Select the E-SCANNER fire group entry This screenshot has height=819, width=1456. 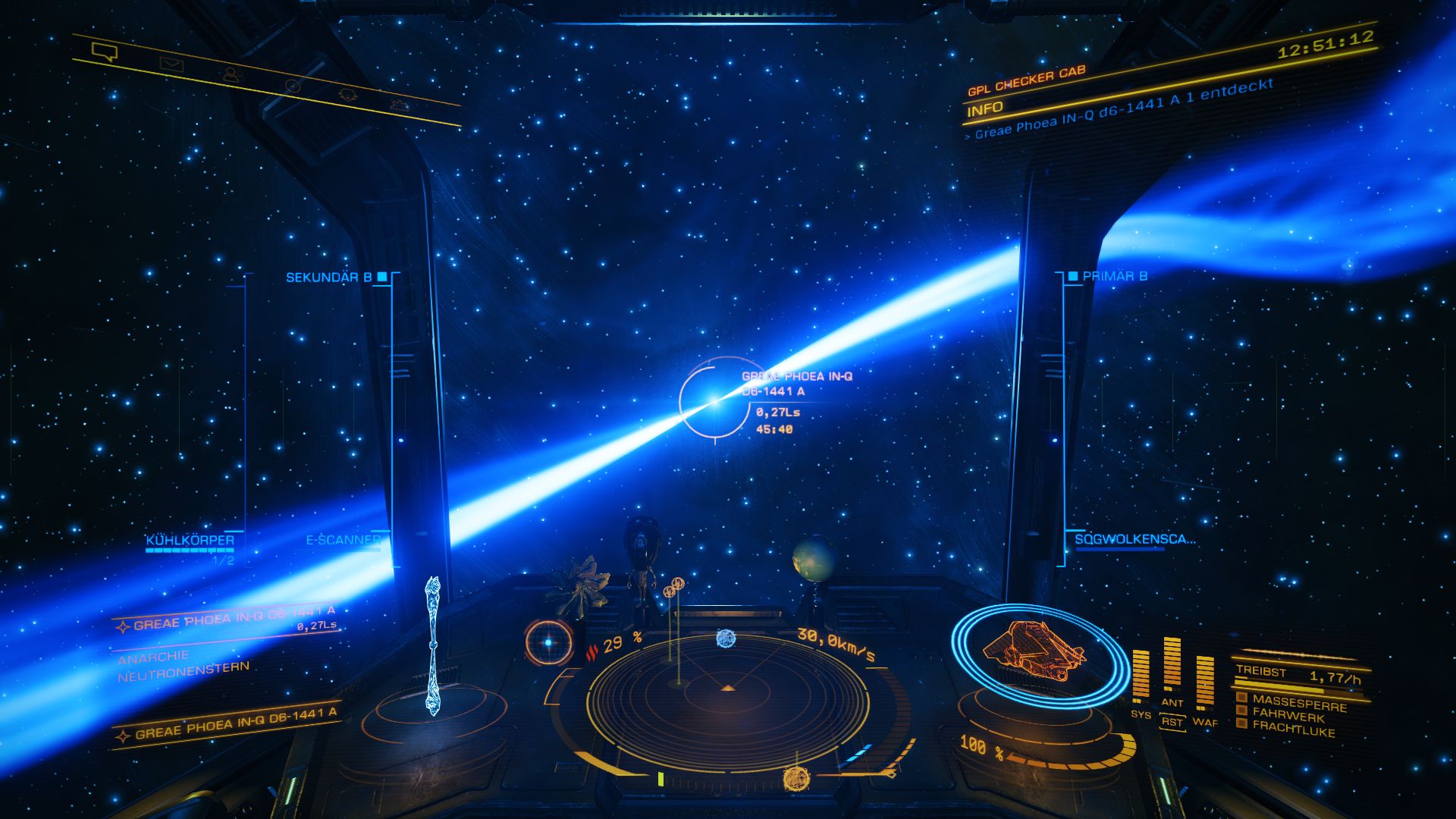tap(343, 540)
